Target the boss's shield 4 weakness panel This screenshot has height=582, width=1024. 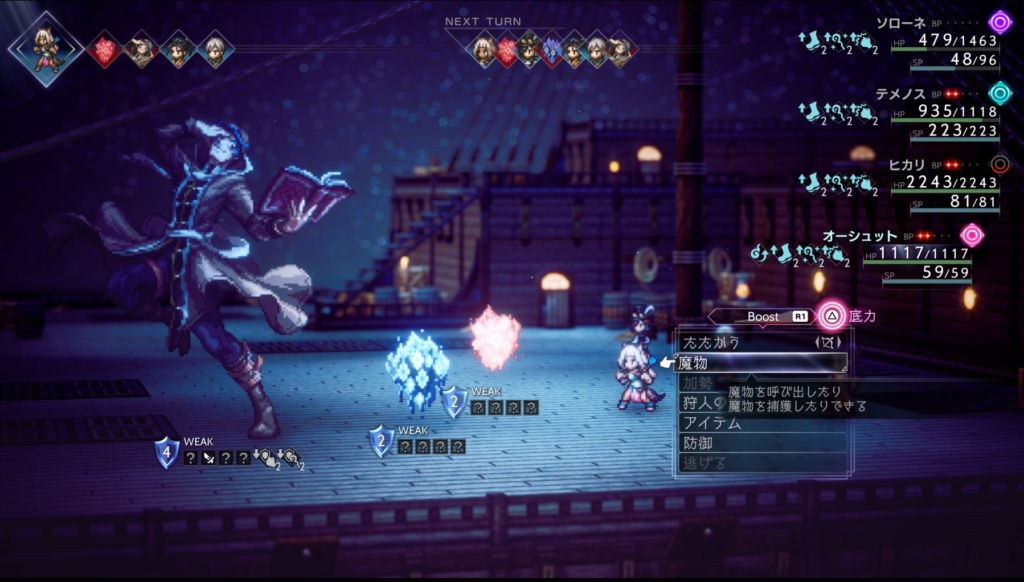tap(230, 456)
